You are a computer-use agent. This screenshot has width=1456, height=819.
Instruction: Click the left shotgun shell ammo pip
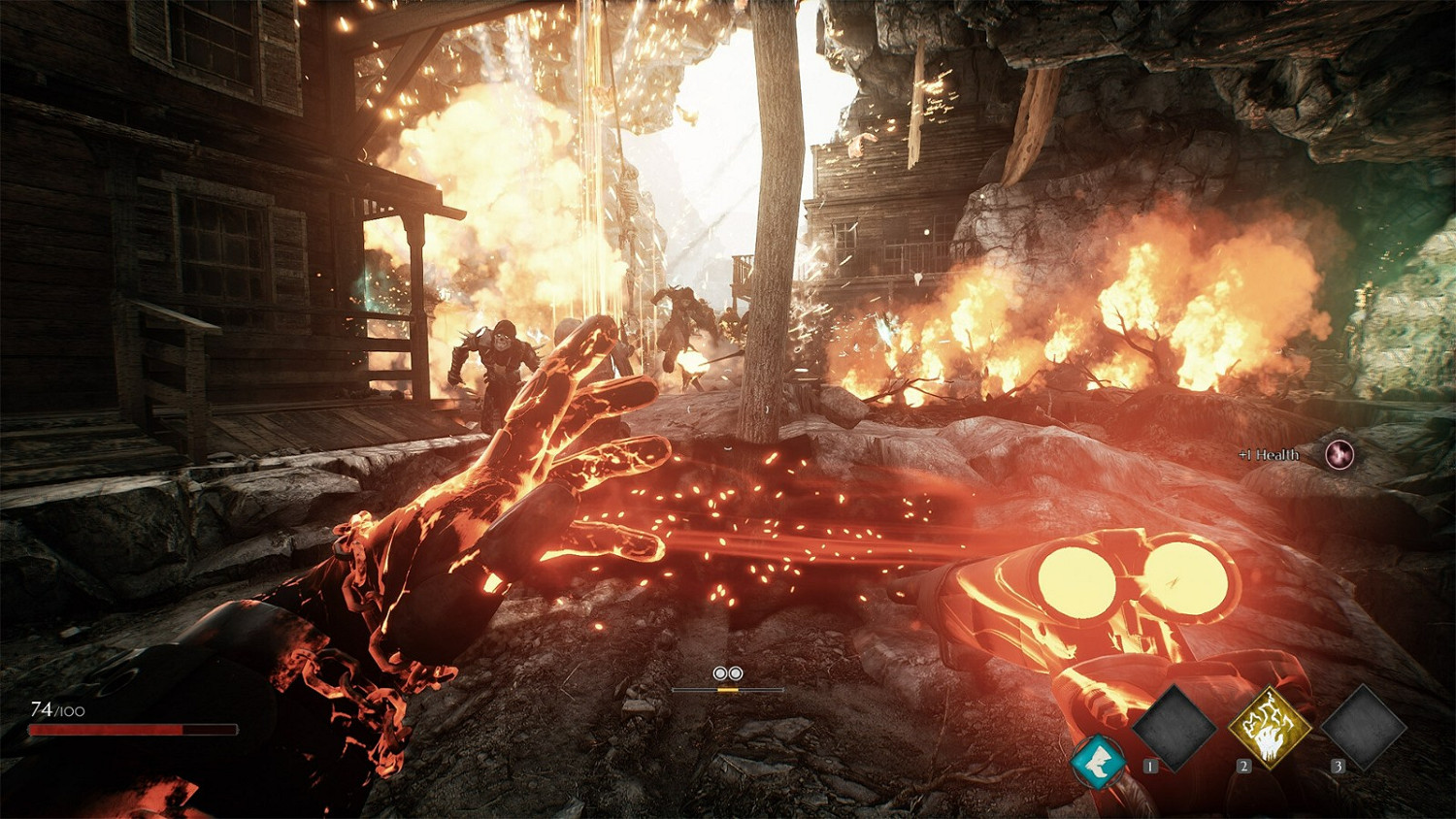[x=719, y=671]
